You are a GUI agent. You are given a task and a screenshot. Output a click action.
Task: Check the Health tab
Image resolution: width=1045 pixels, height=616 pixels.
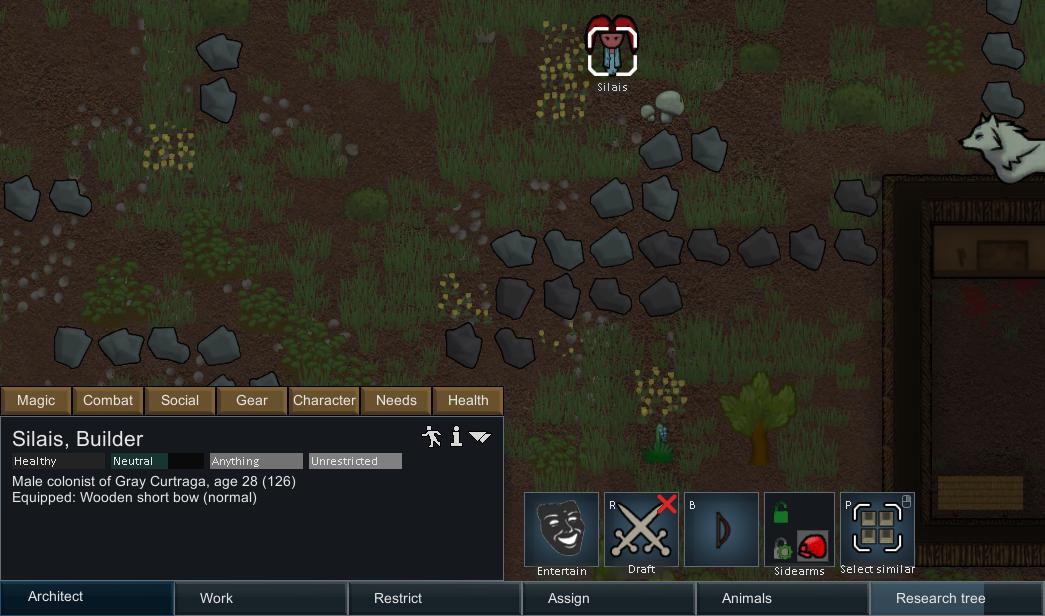(x=468, y=400)
